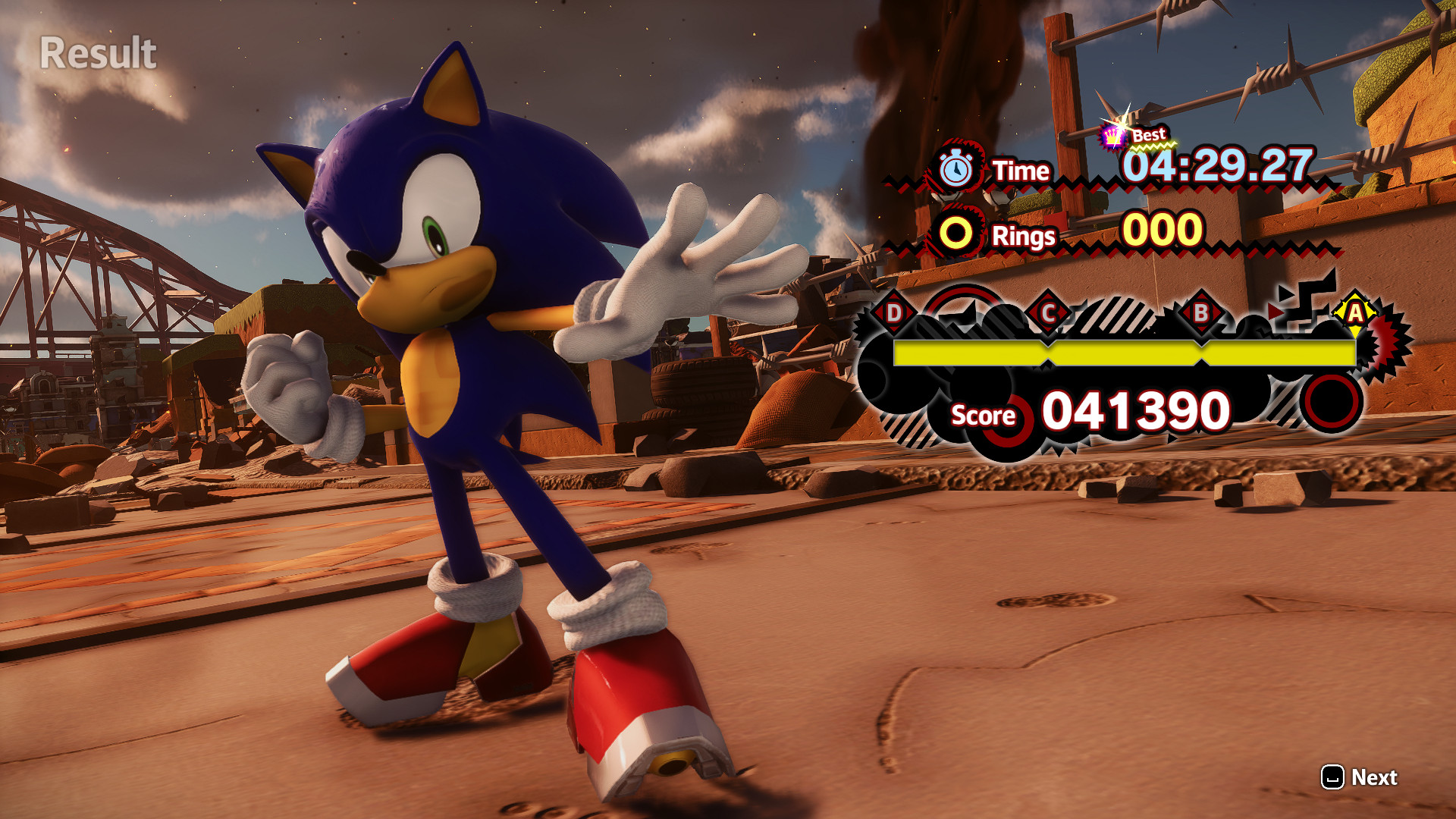
Task: Click the Score label text
Action: tap(983, 416)
